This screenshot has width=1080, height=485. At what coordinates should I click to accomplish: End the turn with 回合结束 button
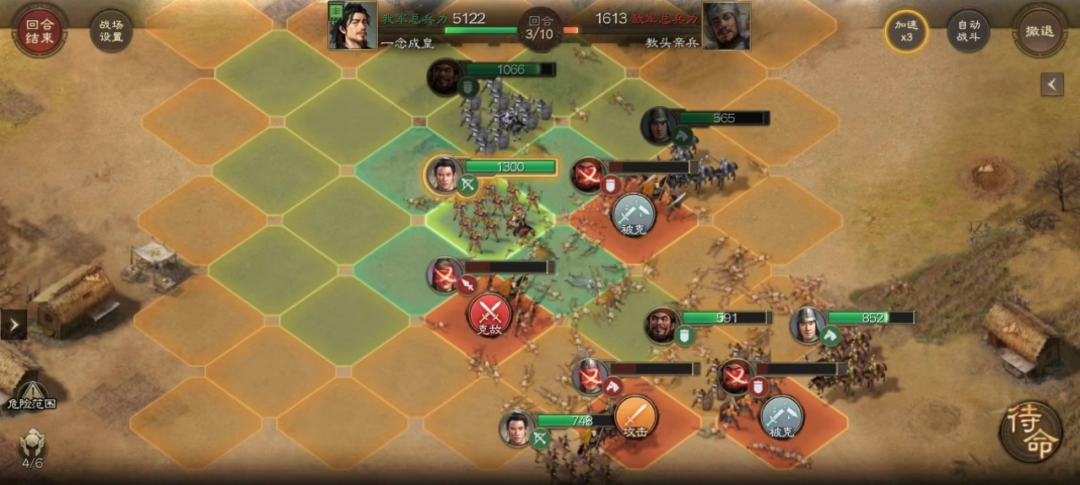click(x=40, y=31)
